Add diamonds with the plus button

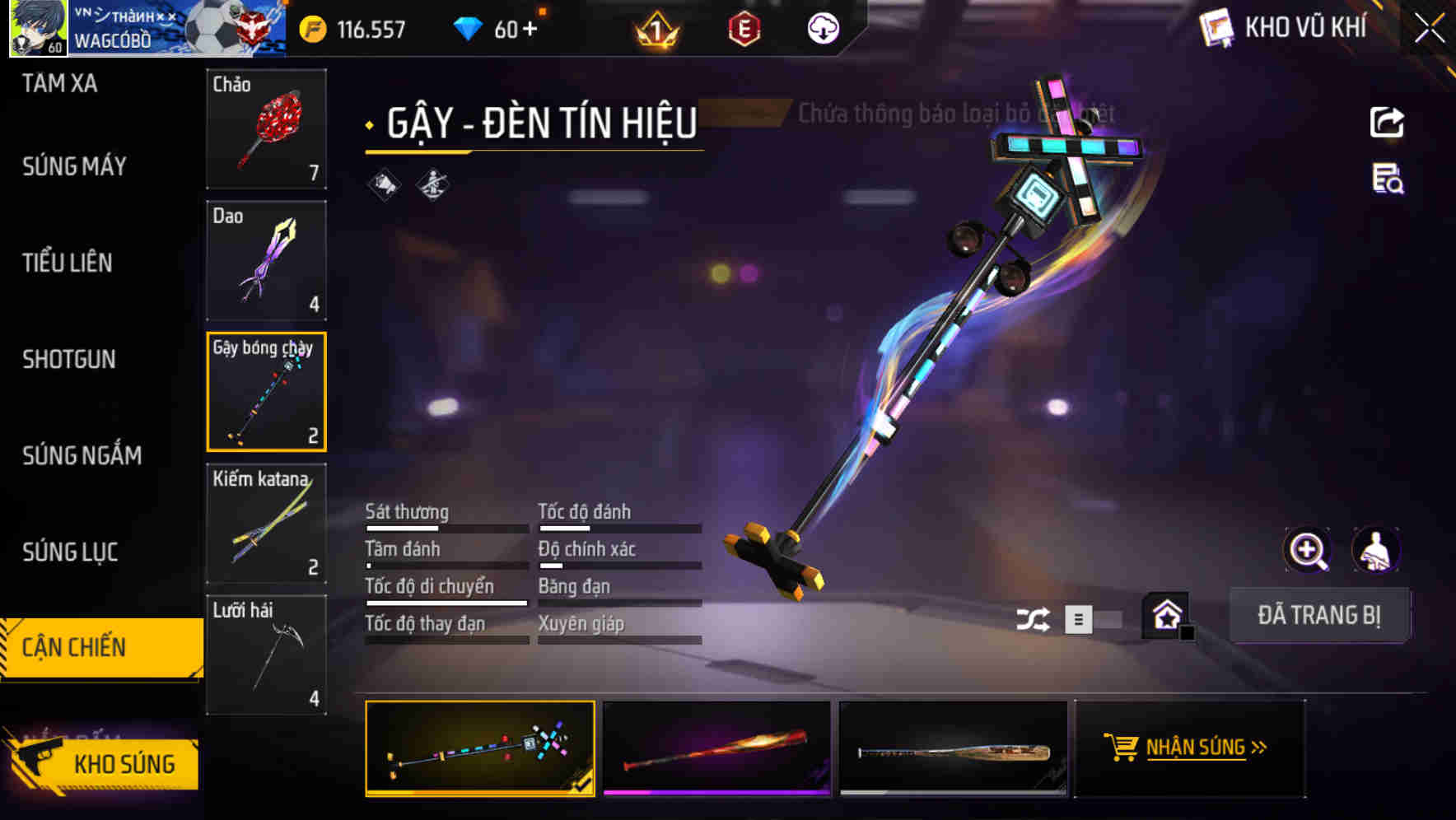[529, 30]
